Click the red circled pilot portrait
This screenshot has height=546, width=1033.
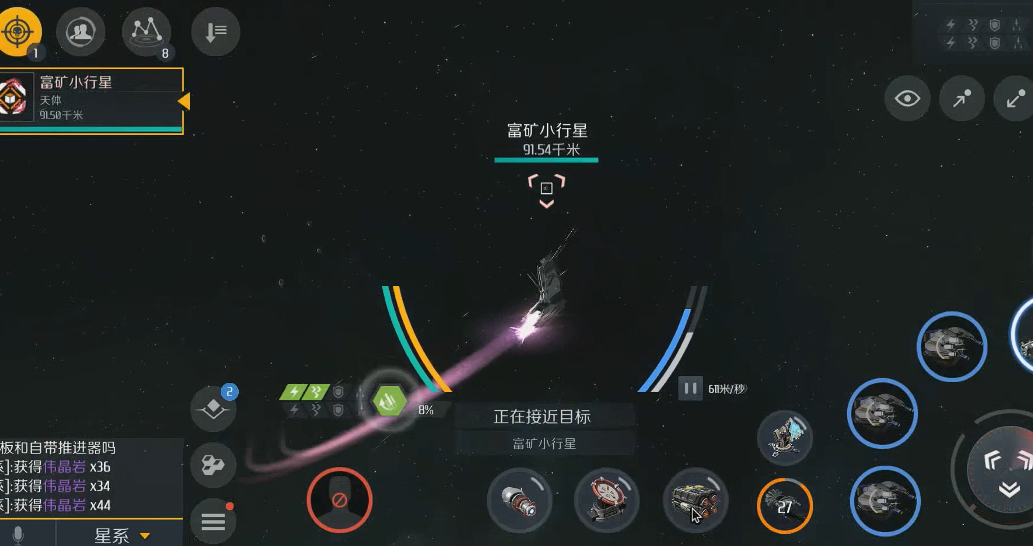[x=339, y=499]
